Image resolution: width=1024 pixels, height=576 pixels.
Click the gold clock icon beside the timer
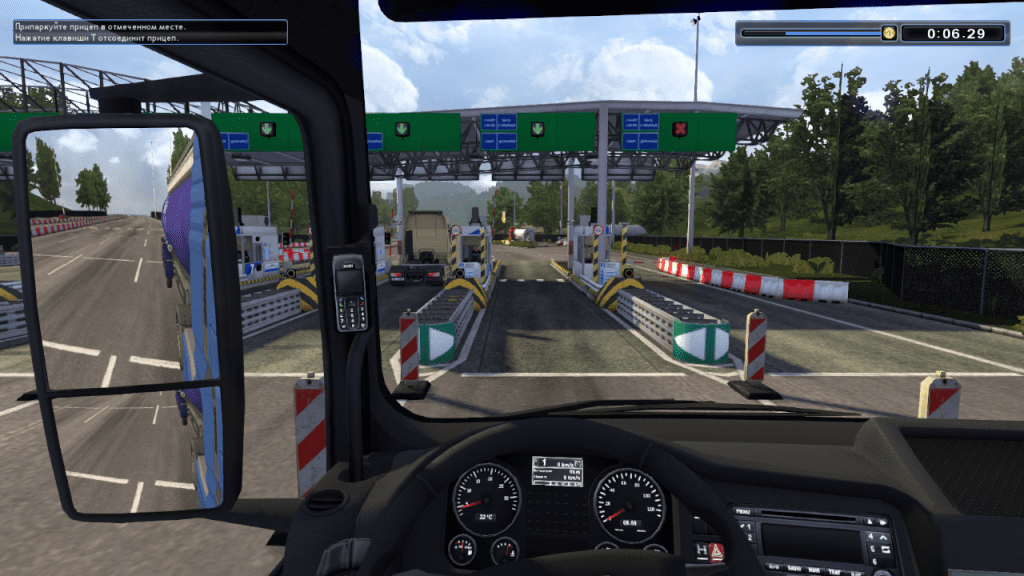(888, 33)
